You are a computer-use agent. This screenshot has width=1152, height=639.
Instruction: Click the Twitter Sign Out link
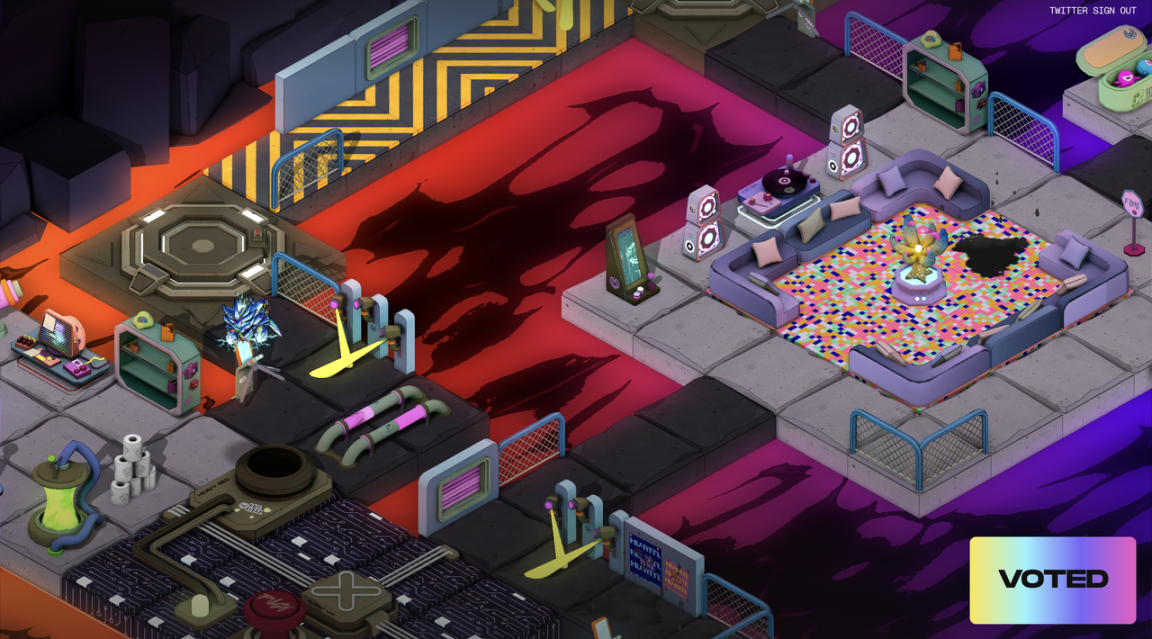1092,11
